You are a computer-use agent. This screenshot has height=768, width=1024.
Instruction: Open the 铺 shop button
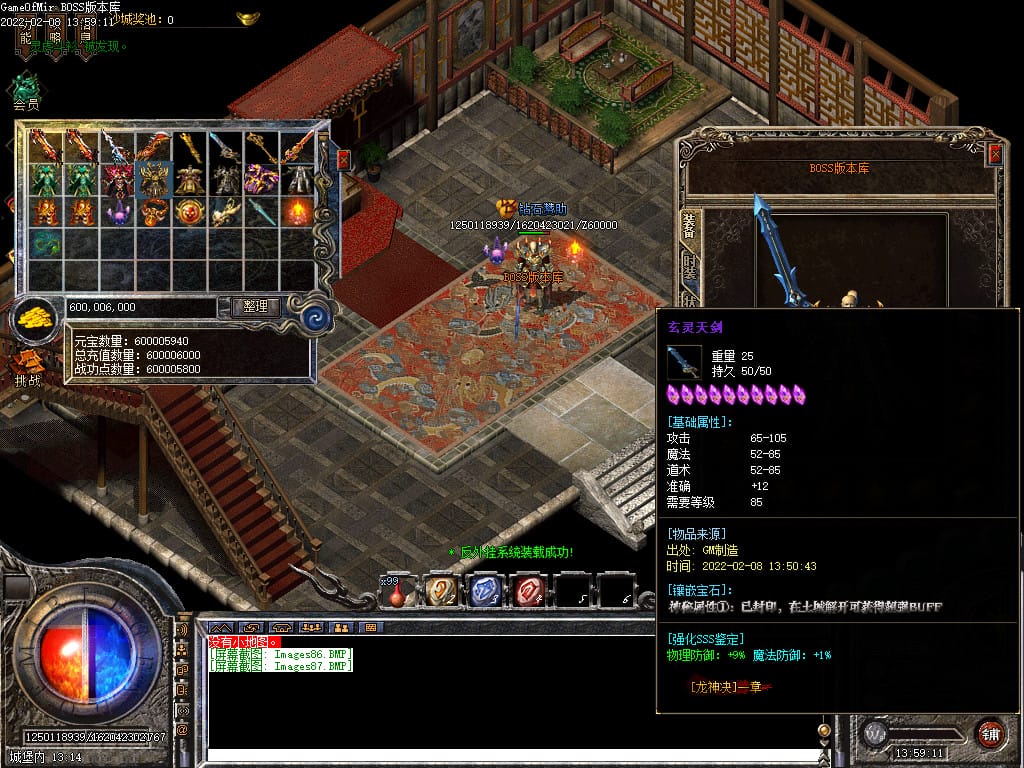(x=989, y=732)
